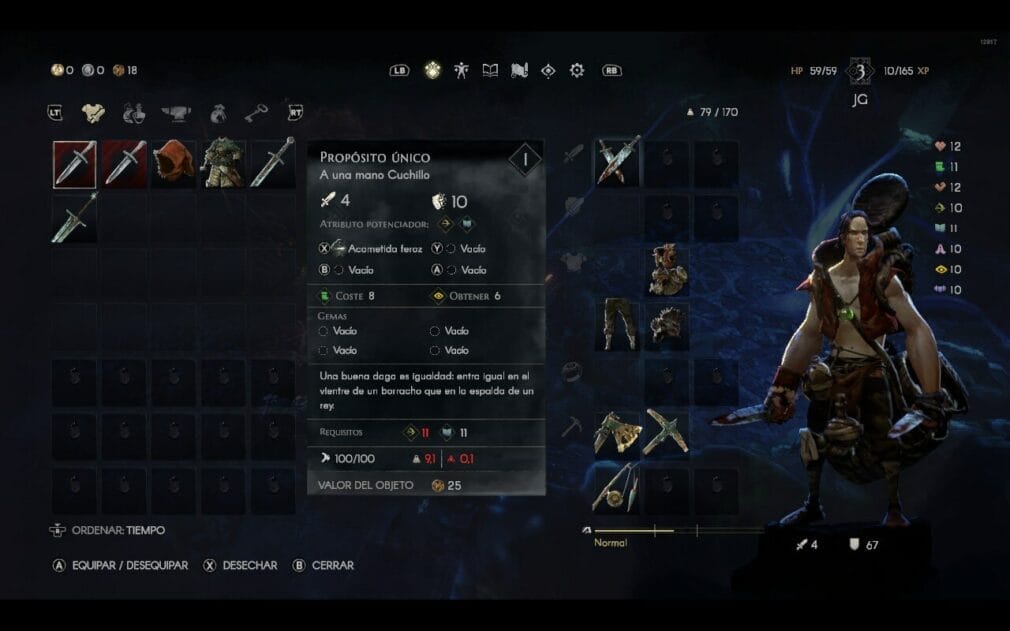The width and height of the screenshot is (1010, 631).
Task: Change sorting via Ordenar: Tiempo
Action: tap(108, 530)
